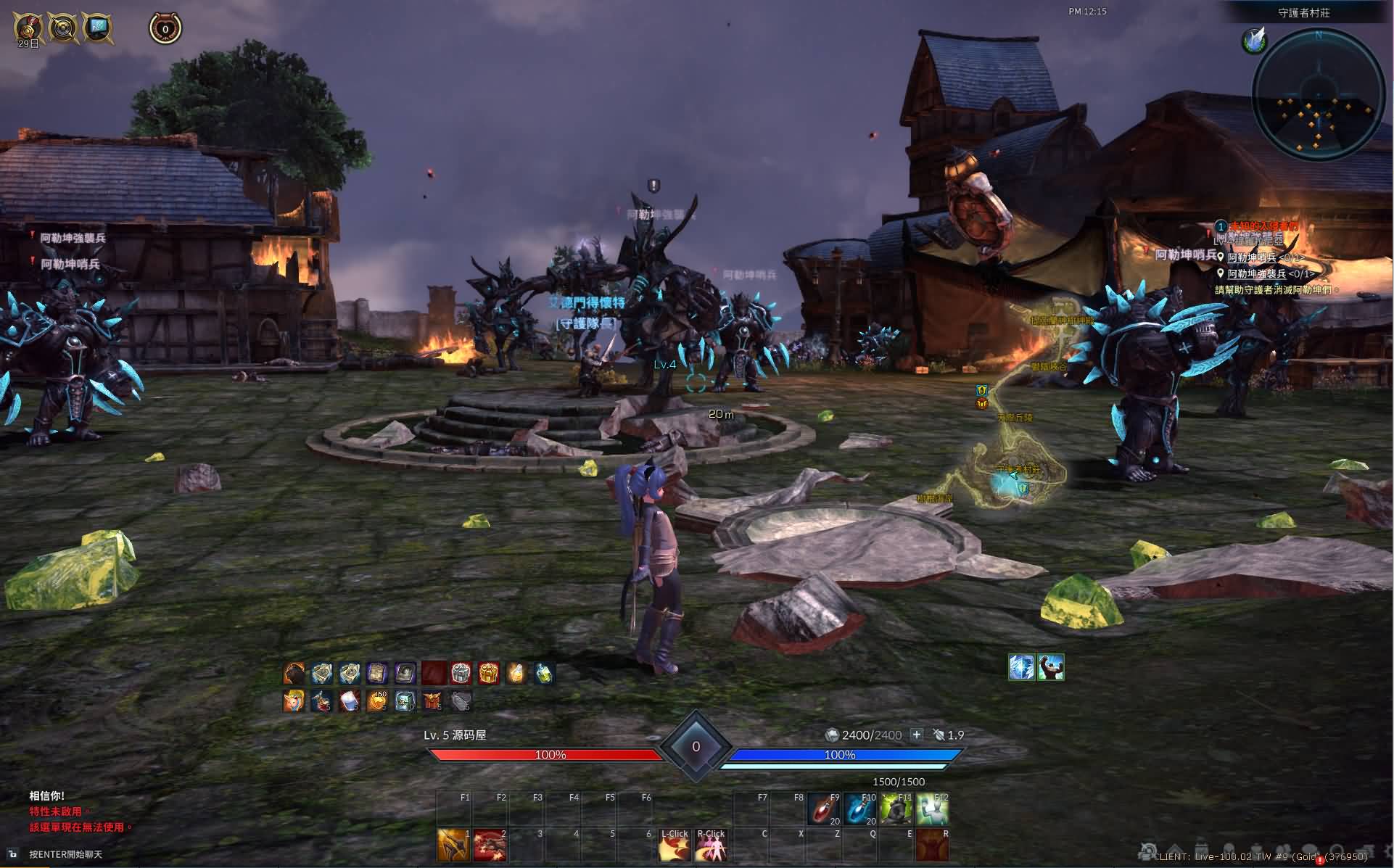Use the gold coin item marked 150
This screenshot has width=1394, height=868.
[377, 701]
